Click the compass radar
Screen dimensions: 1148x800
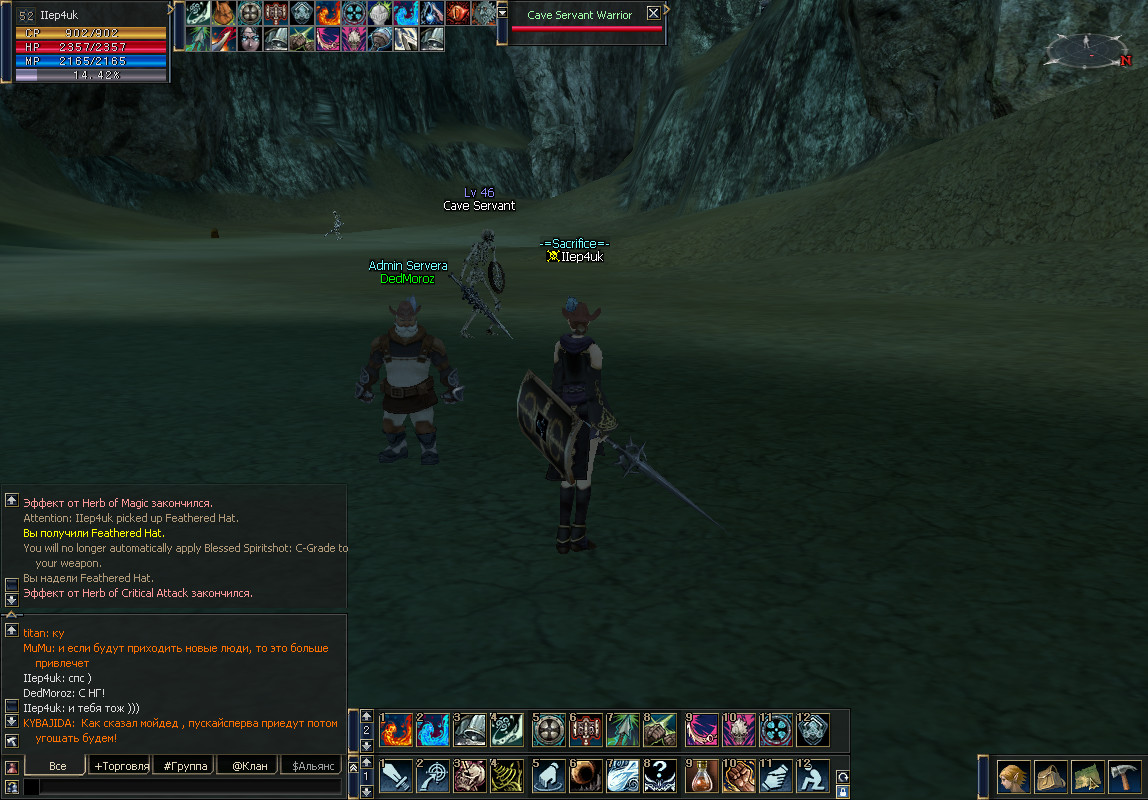pyautogui.click(x=1087, y=47)
